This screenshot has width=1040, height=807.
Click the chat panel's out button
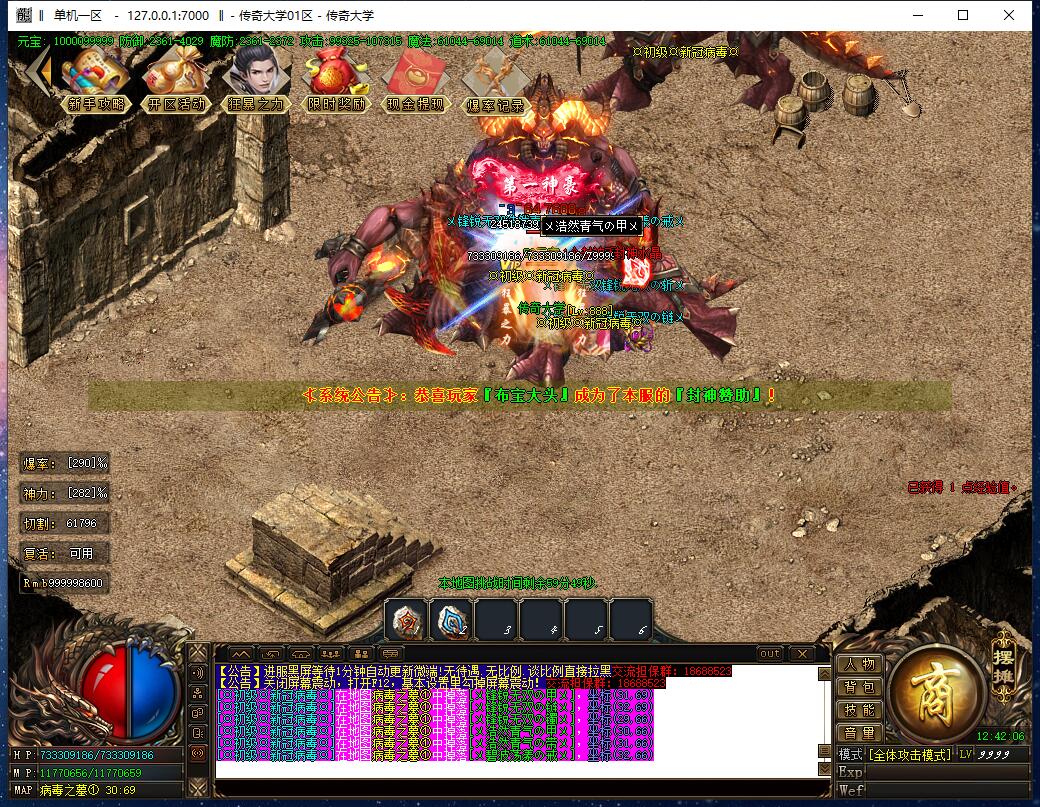pos(769,654)
